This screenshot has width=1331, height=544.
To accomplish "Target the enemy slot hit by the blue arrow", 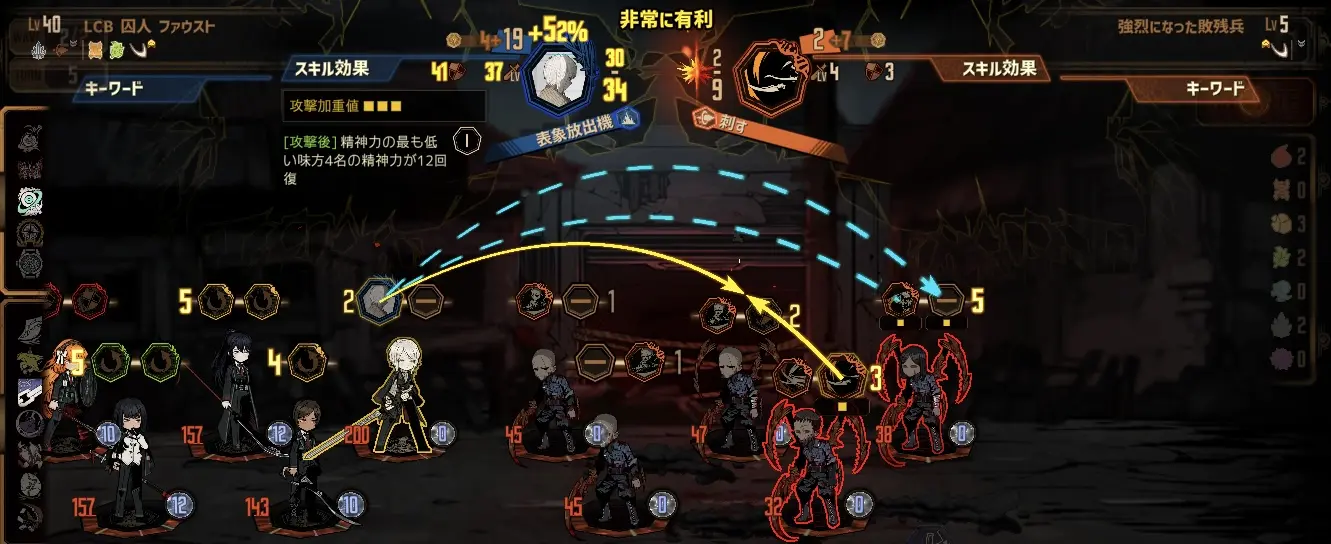I will 945,299.
